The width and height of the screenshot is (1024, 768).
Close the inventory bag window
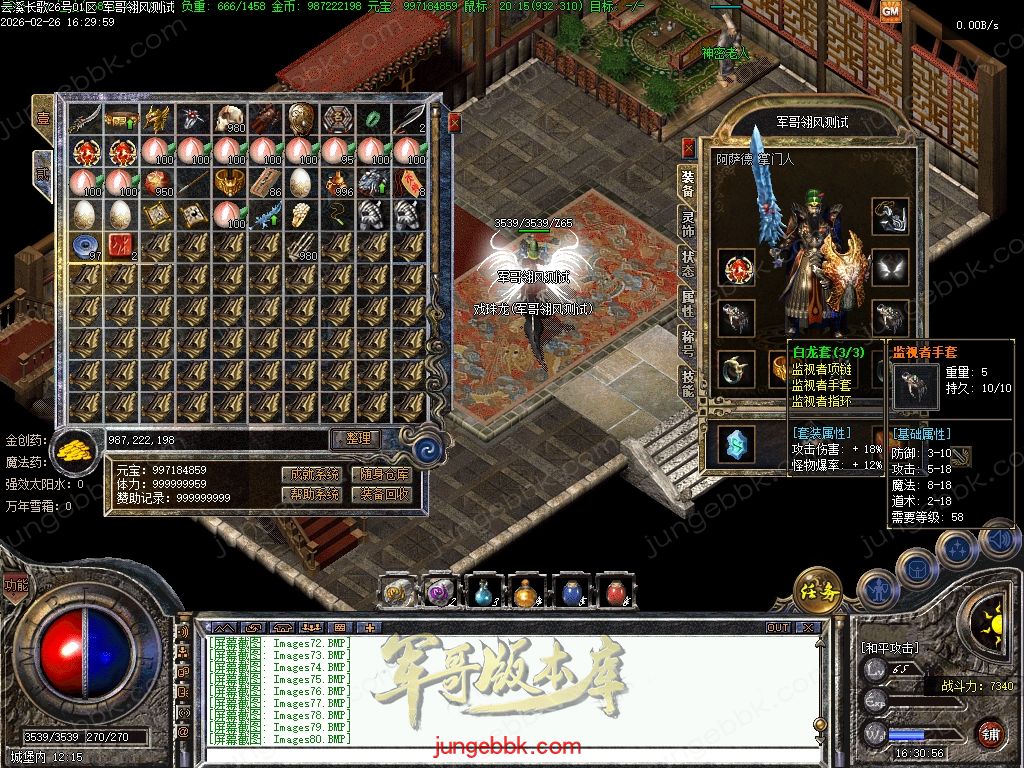pyautogui.click(x=454, y=122)
